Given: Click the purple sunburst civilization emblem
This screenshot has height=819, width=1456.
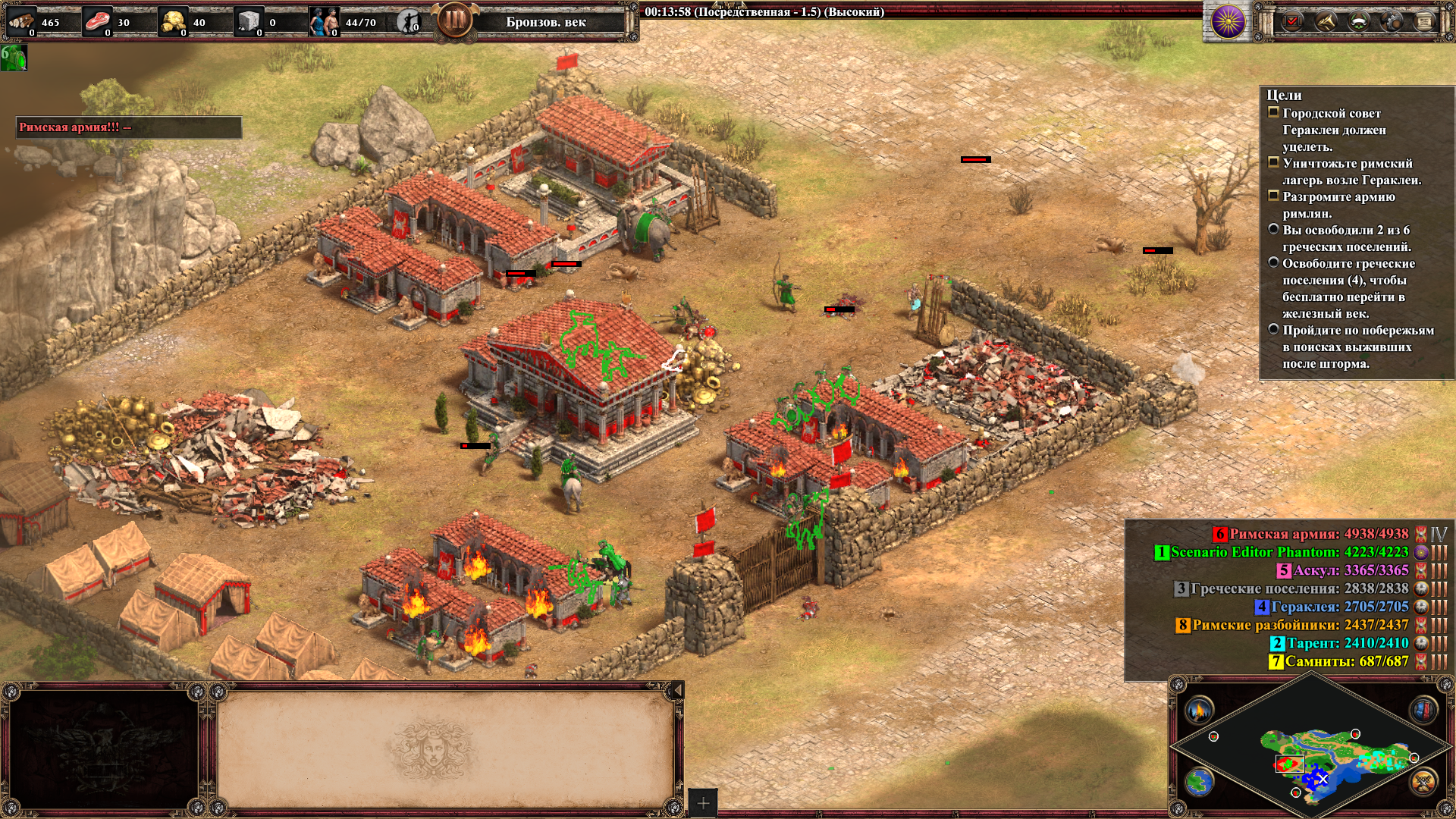Looking at the screenshot, I should click(x=1228, y=21).
